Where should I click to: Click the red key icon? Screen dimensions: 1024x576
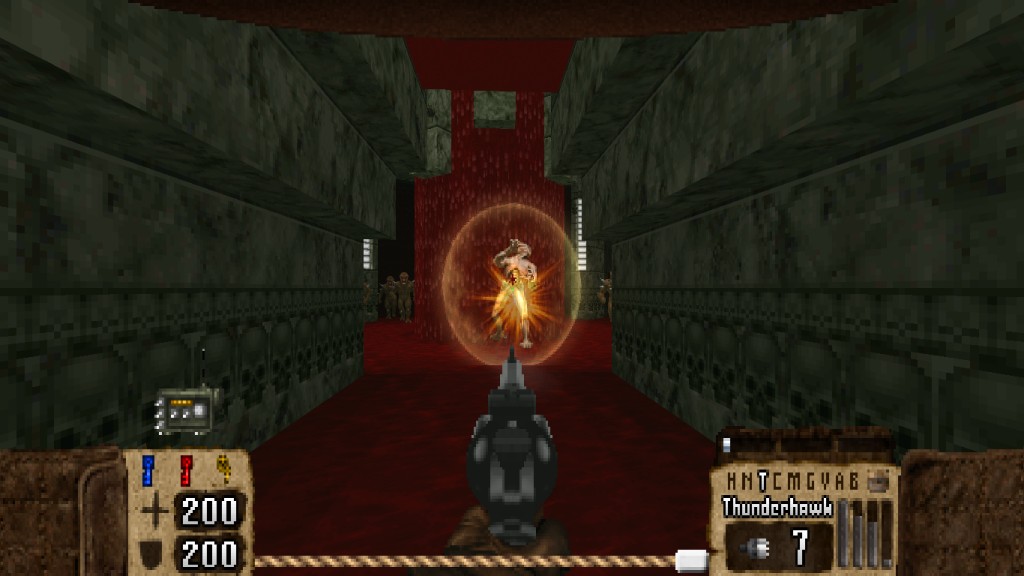(x=186, y=470)
